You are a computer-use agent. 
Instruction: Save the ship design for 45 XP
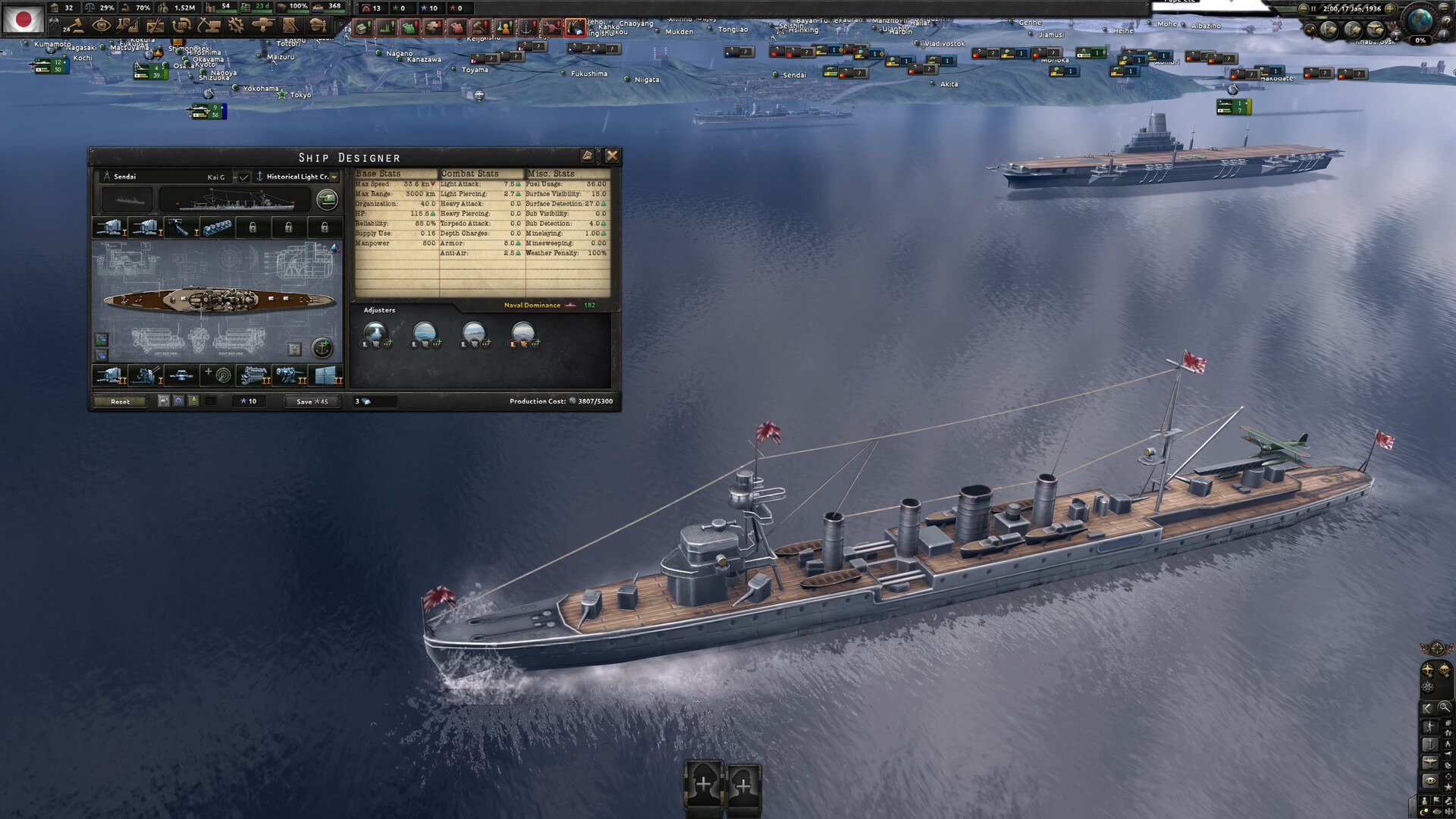tap(312, 401)
